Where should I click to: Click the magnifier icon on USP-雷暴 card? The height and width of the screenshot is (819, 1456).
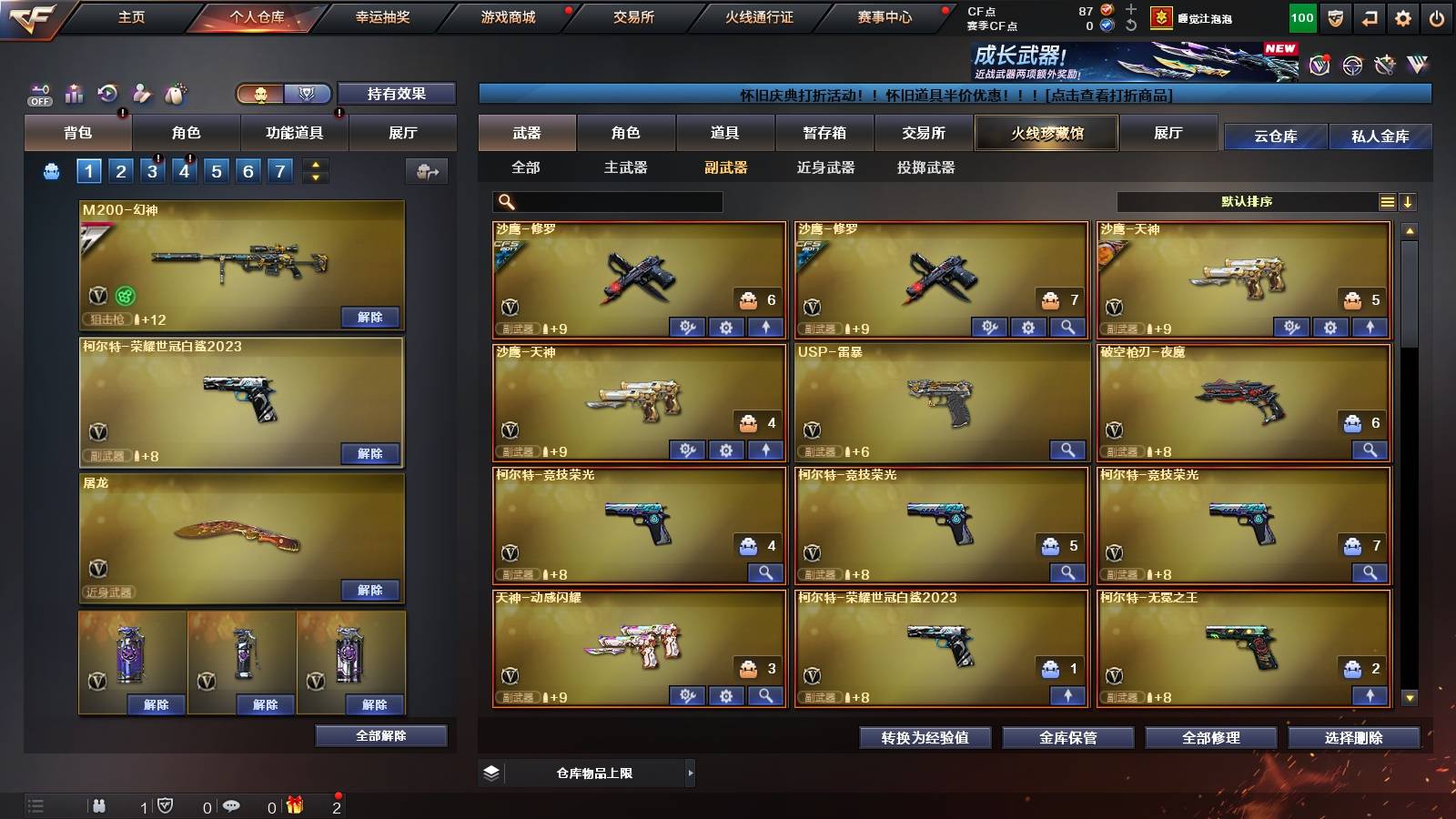(x=1067, y=450)
